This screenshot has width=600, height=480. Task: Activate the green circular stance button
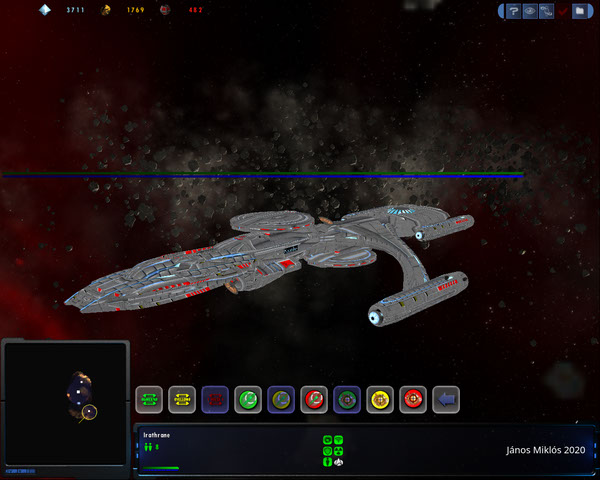click(x=248, y=400)
